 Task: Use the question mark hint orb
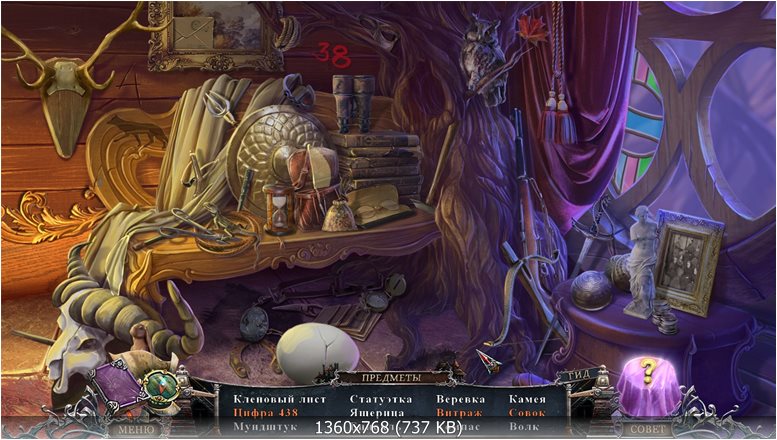647,375
